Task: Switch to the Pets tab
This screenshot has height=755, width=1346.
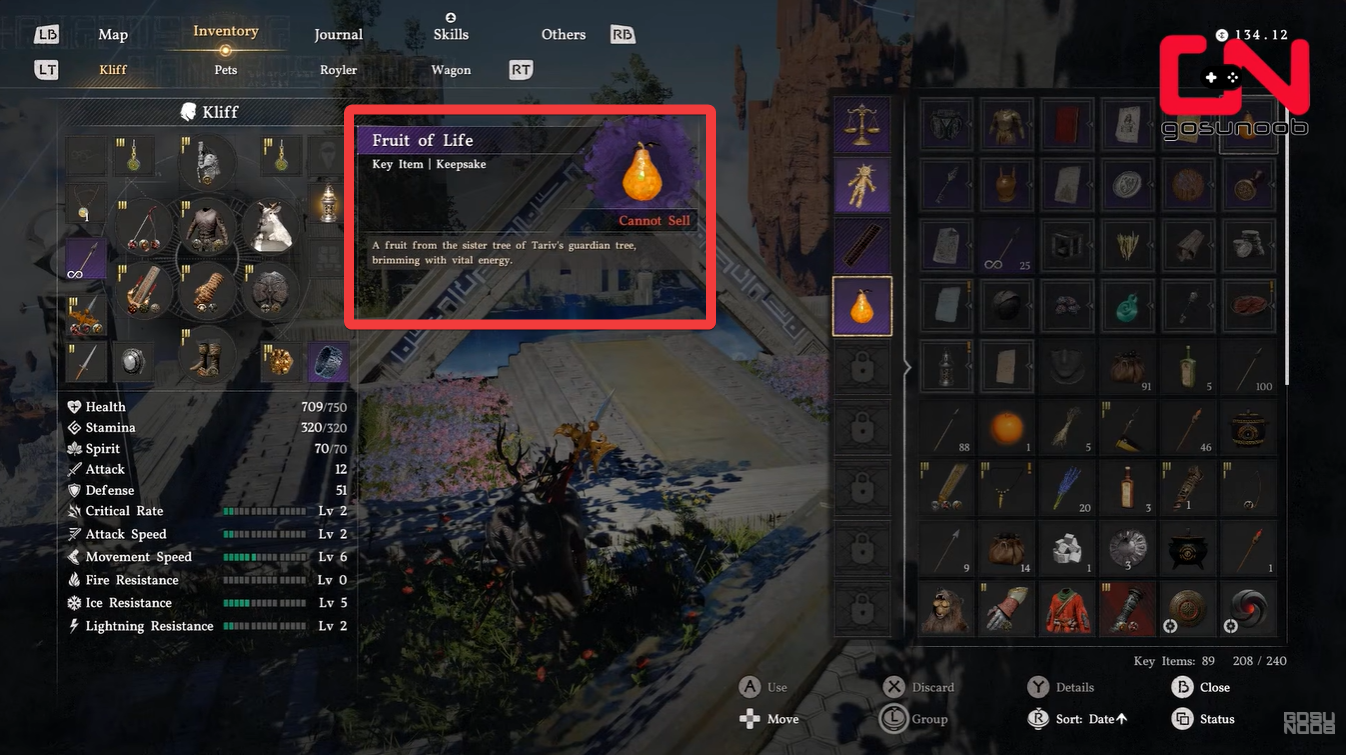Action: [225, 70]
